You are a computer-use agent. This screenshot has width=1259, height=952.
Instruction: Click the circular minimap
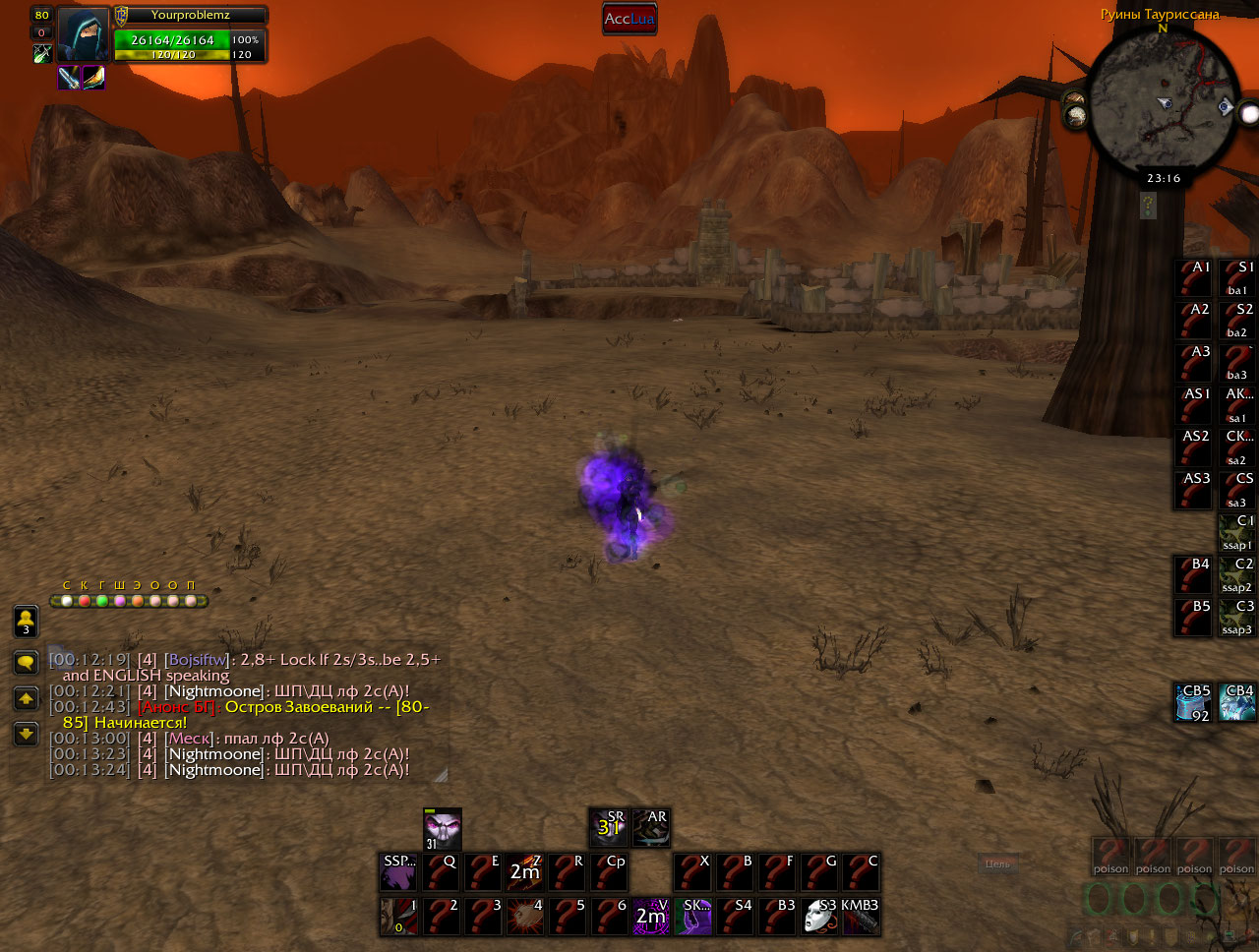1163,98
